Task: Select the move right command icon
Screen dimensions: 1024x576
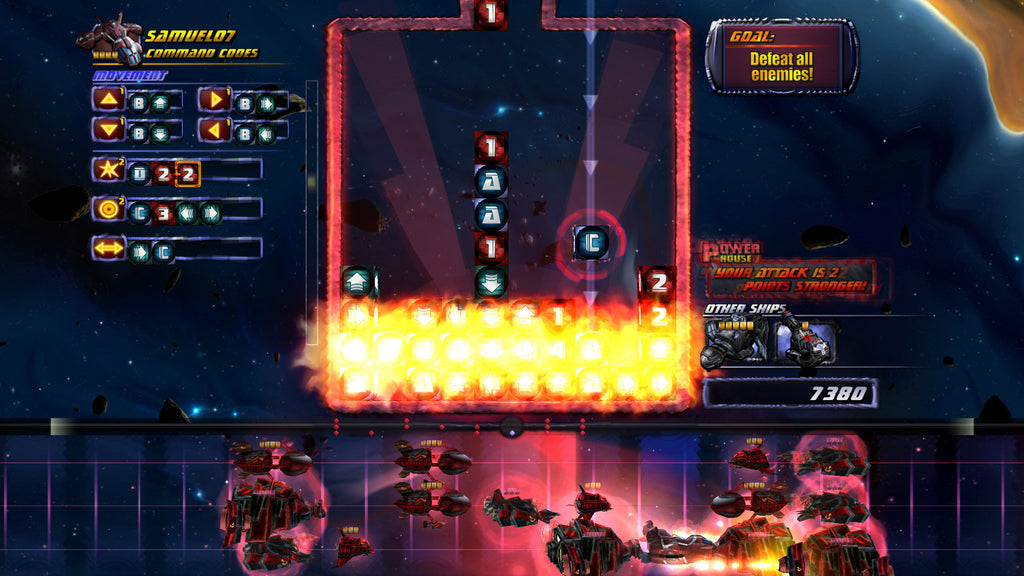Action: point(214,99)
